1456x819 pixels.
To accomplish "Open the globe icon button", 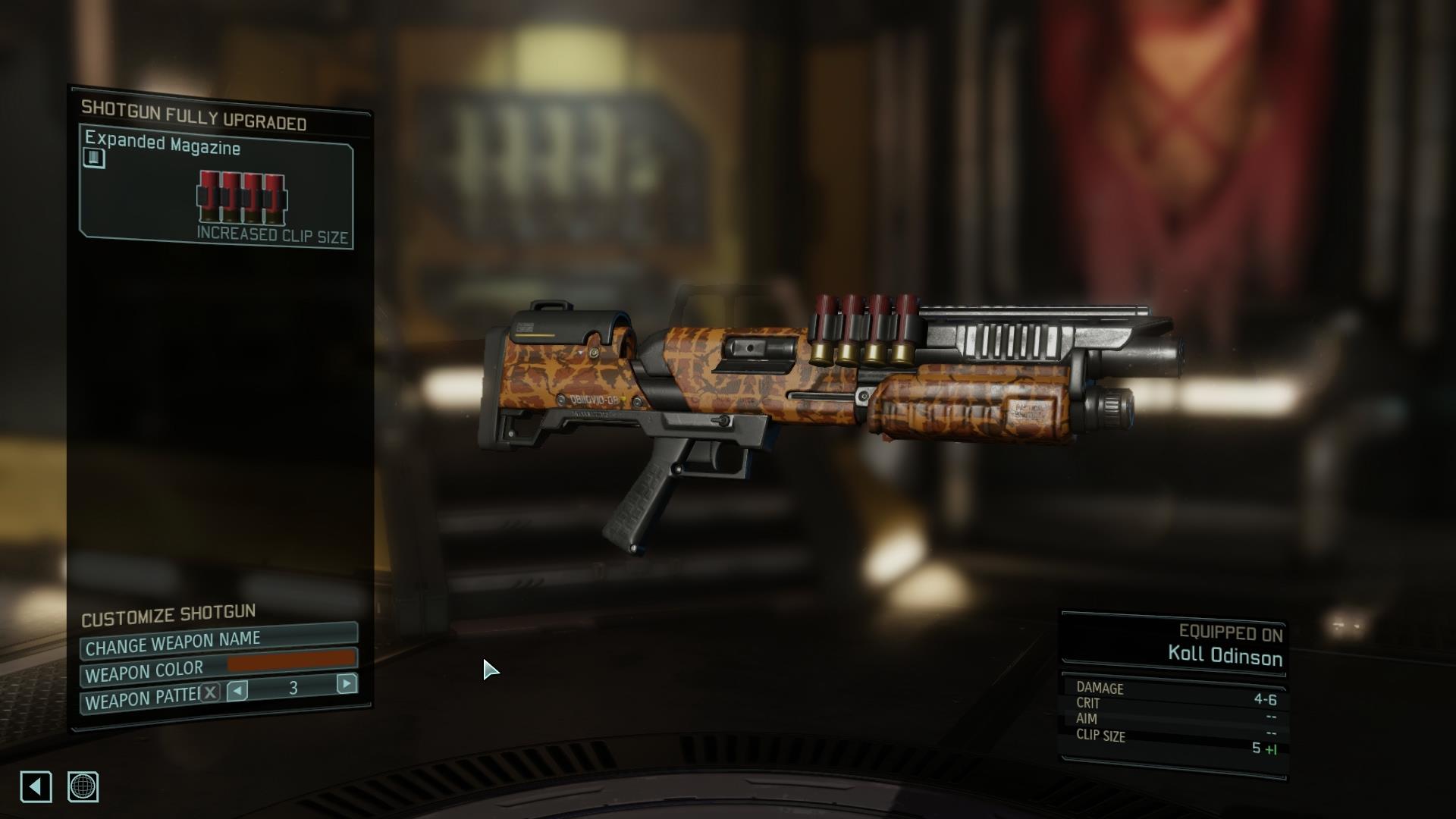I will [x=83, y=786].
